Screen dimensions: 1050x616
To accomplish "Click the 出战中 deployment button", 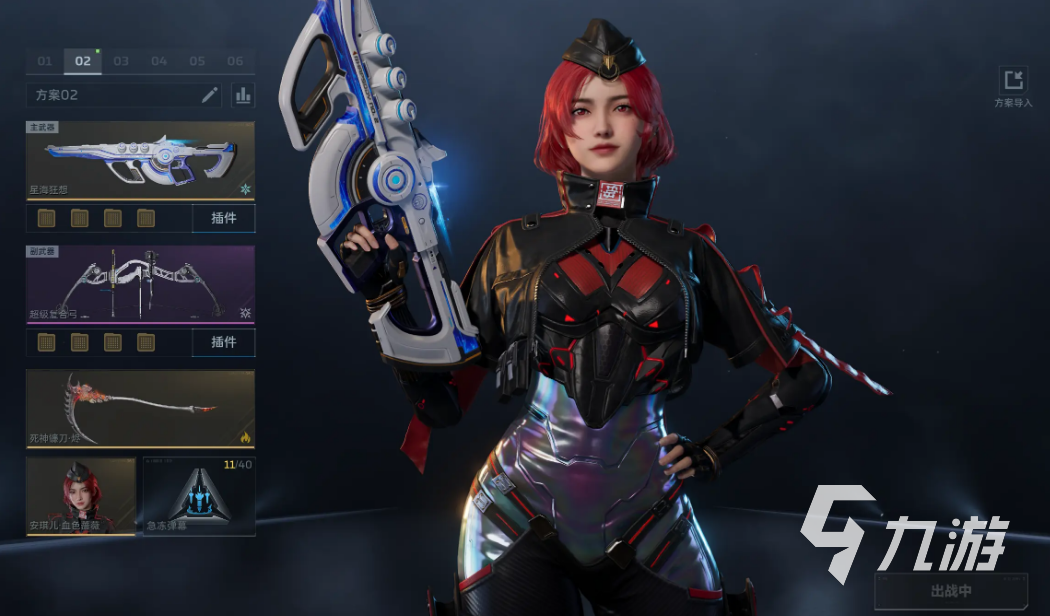I will [x=950, y=591].
